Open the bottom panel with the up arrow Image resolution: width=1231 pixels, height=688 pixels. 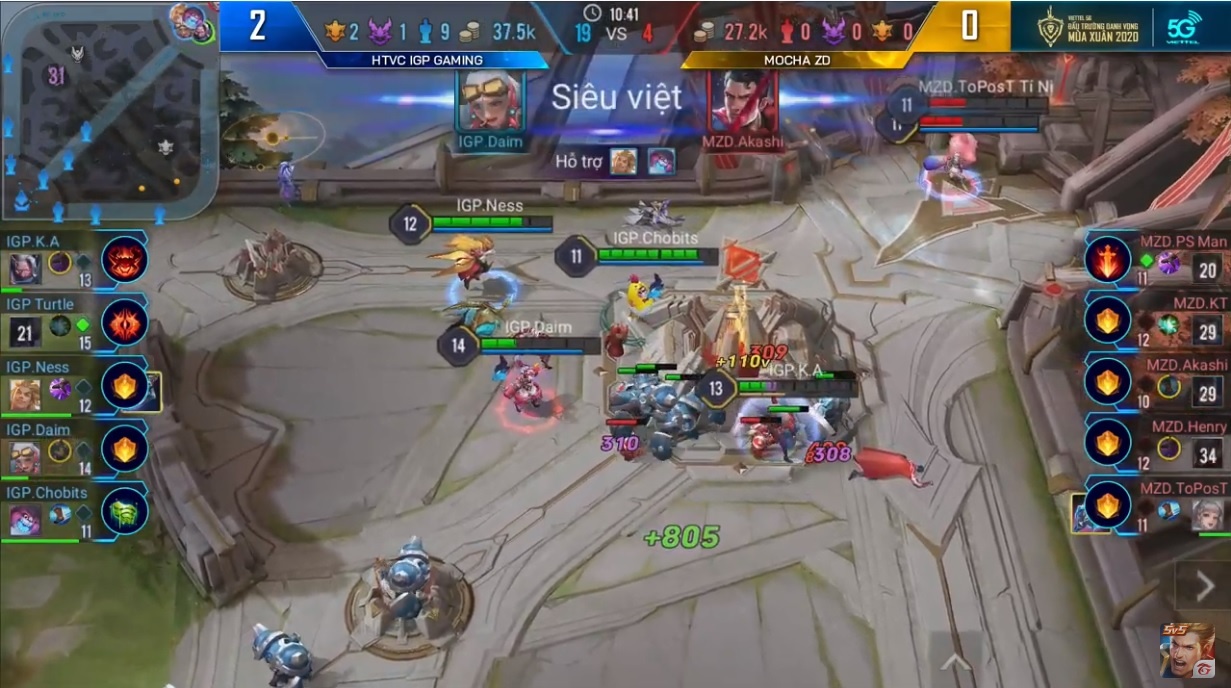tap(956, 660)
